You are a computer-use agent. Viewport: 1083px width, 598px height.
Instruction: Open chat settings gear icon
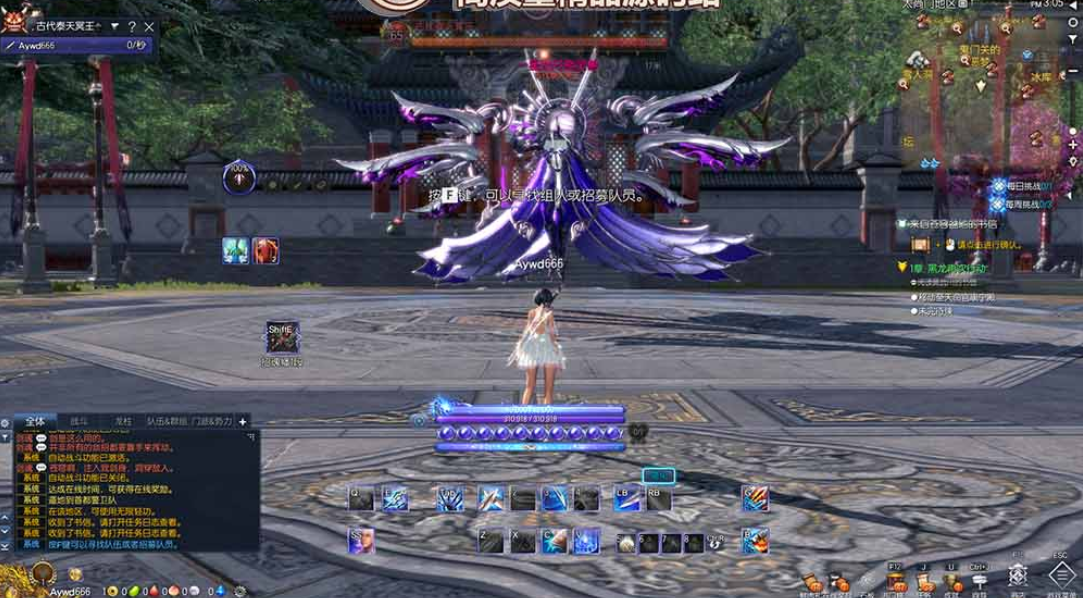click(6, 423)
